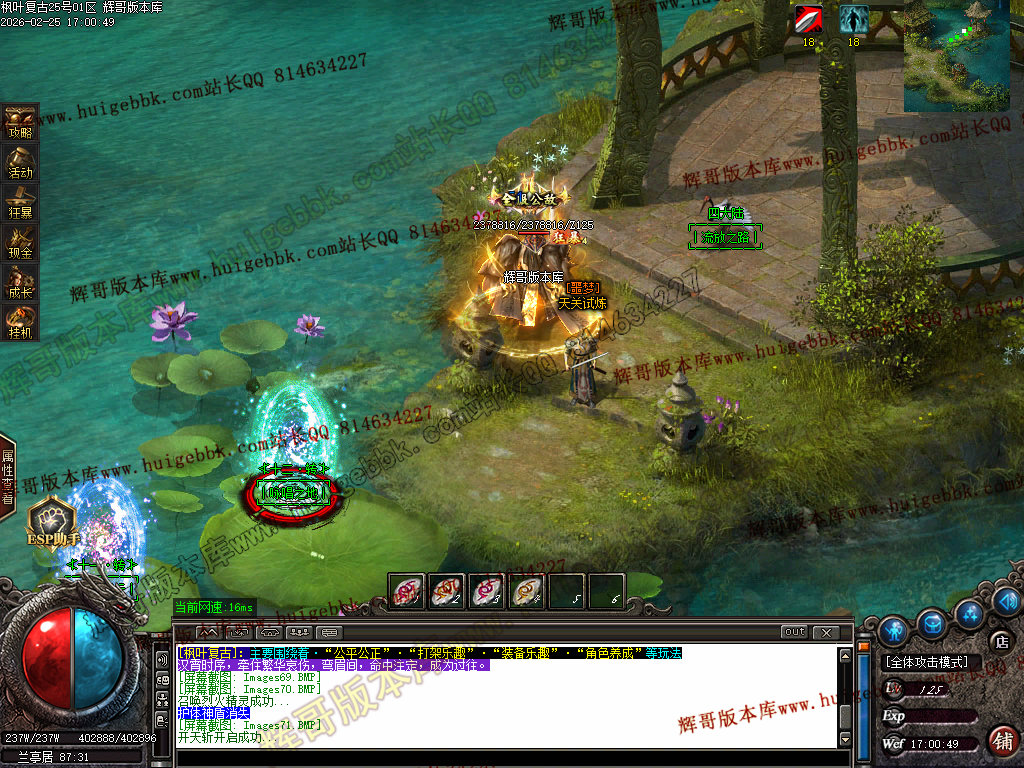Open the 活动 events menu
The image size is (1024, 768).
(20, 161)
